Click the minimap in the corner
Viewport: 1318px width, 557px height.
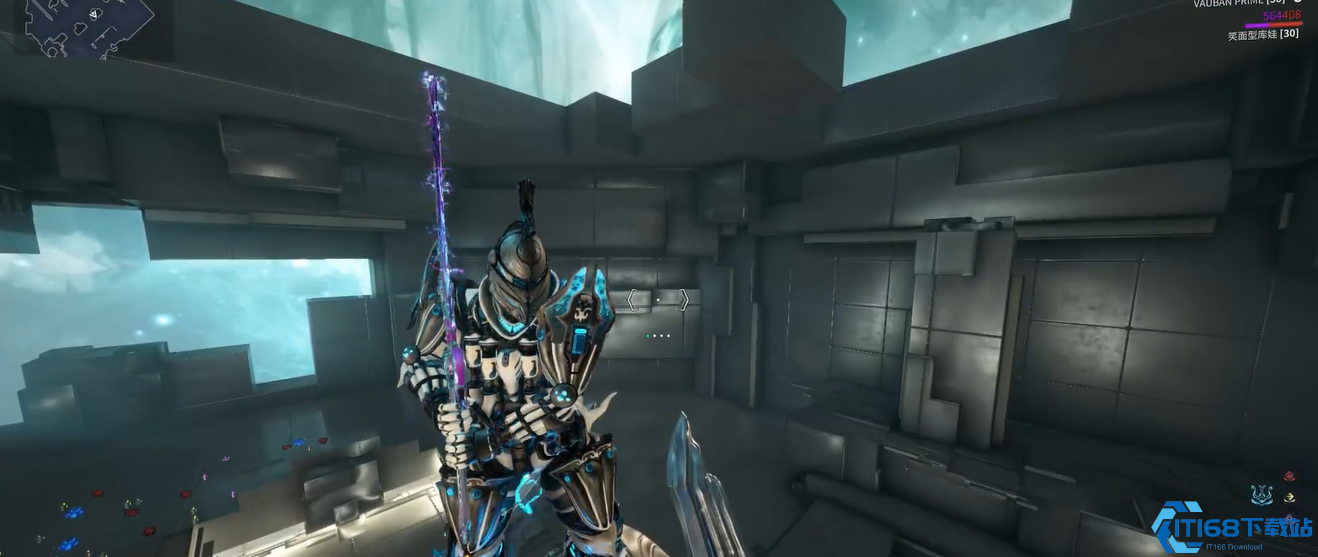tap(88, 25)
